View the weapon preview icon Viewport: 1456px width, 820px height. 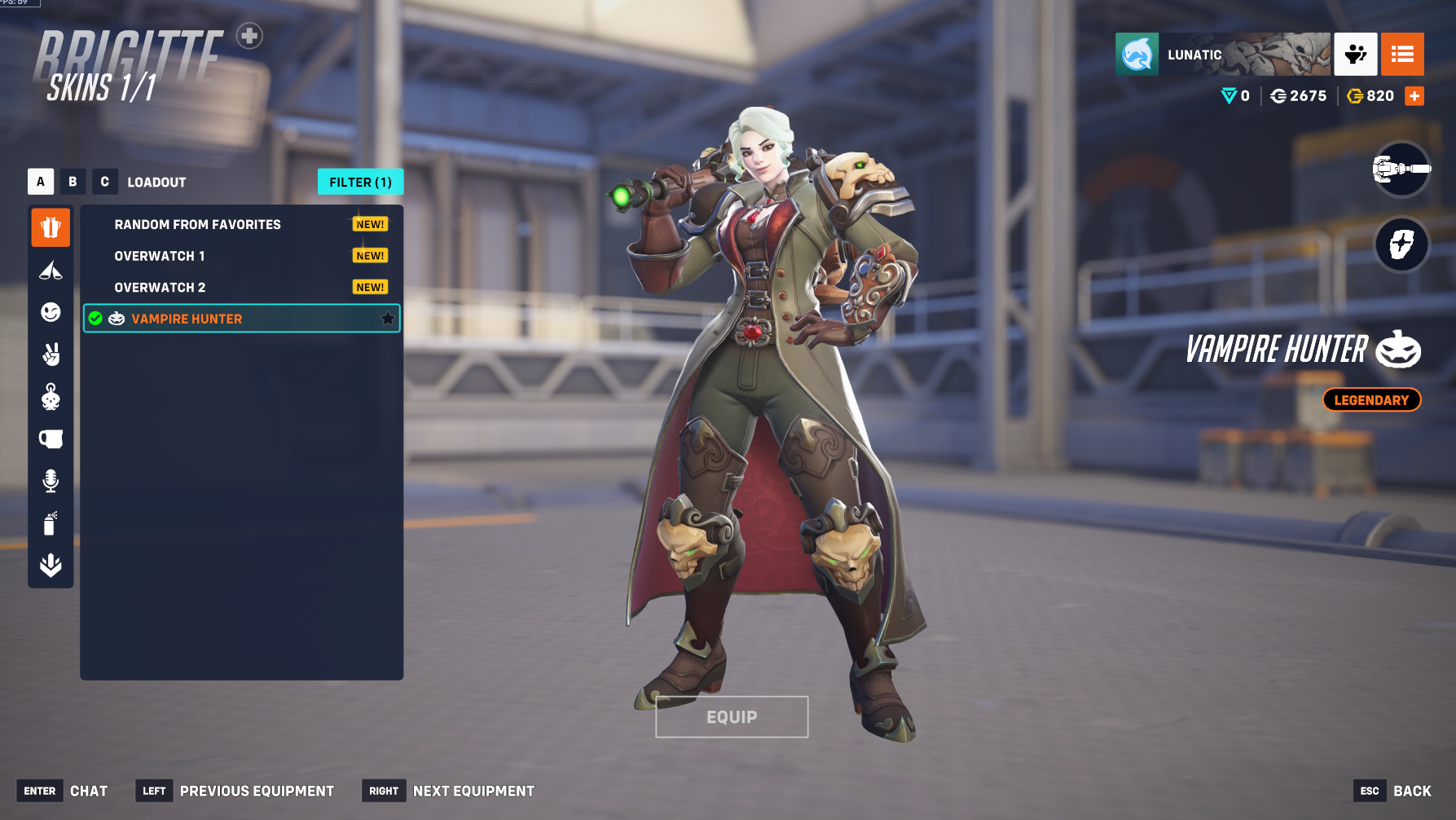(x=1401, y=169)
